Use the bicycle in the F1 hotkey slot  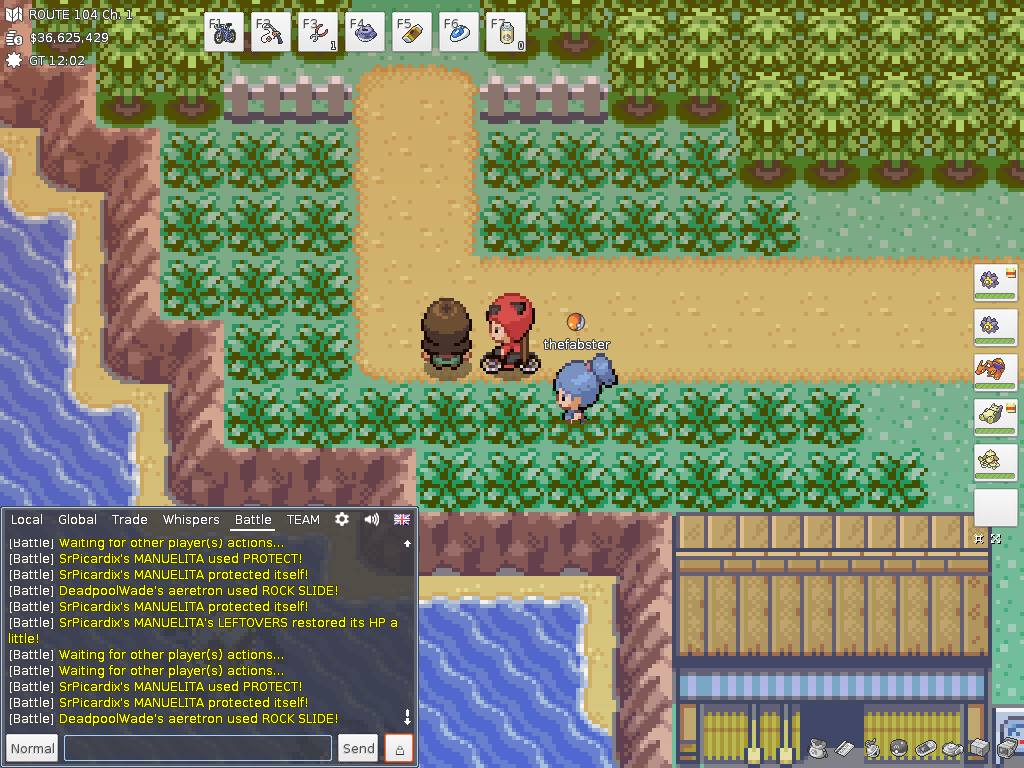pos(224,32)
